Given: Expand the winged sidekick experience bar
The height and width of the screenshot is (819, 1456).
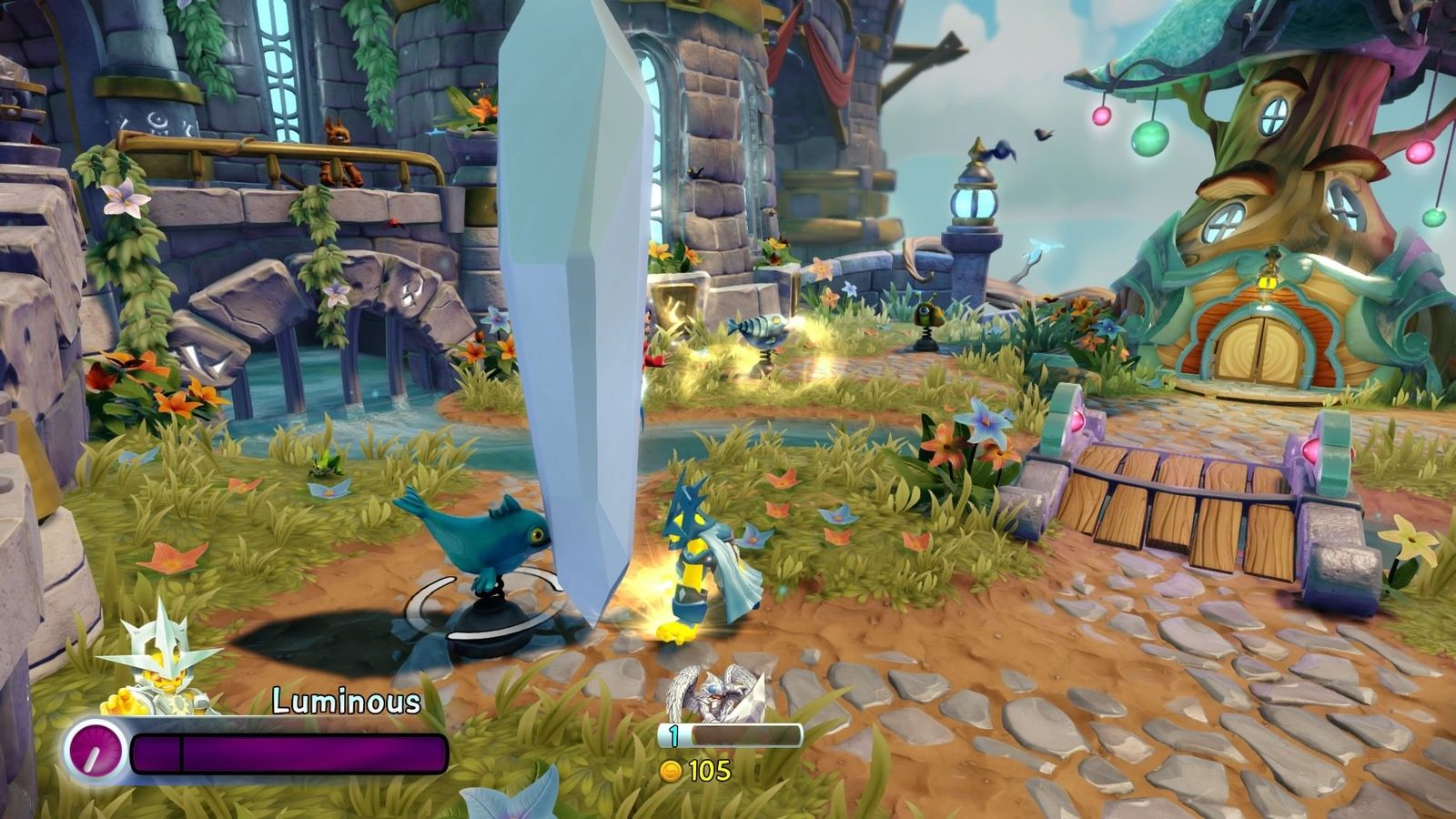Looking at the screenshot, I should tap(728, 733).
